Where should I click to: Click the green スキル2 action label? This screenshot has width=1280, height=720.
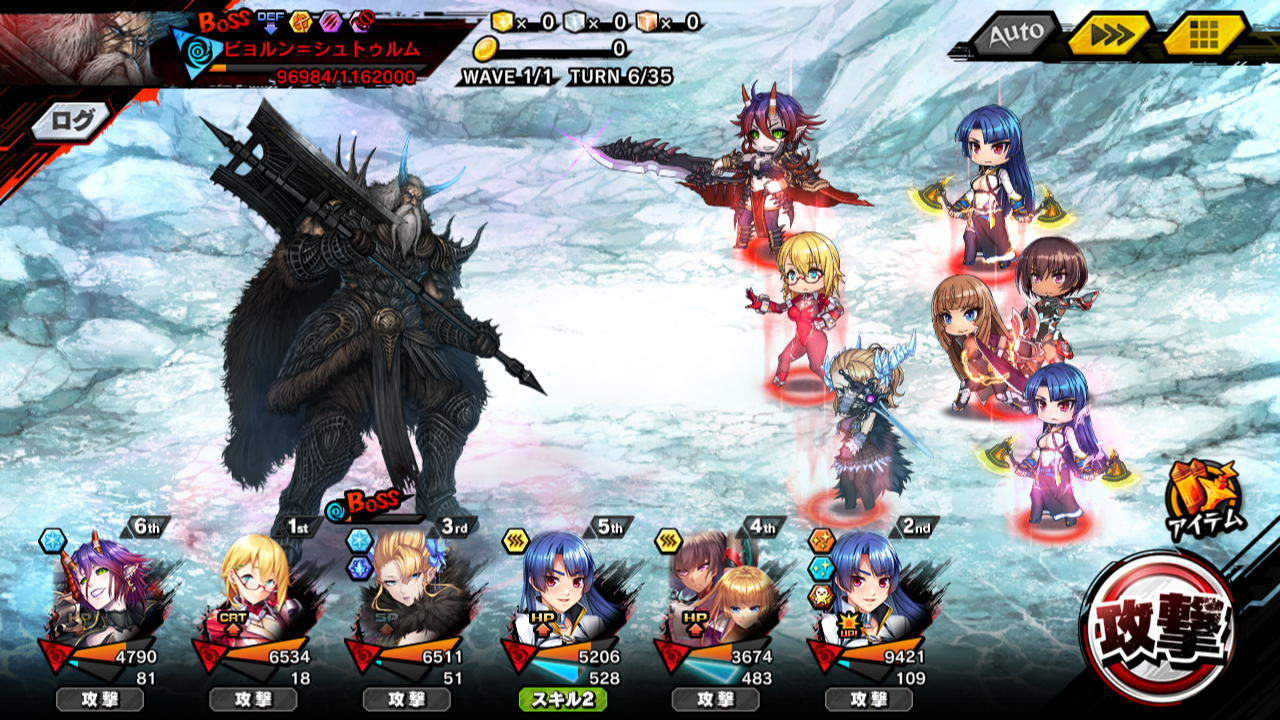(x=562, y=700)
